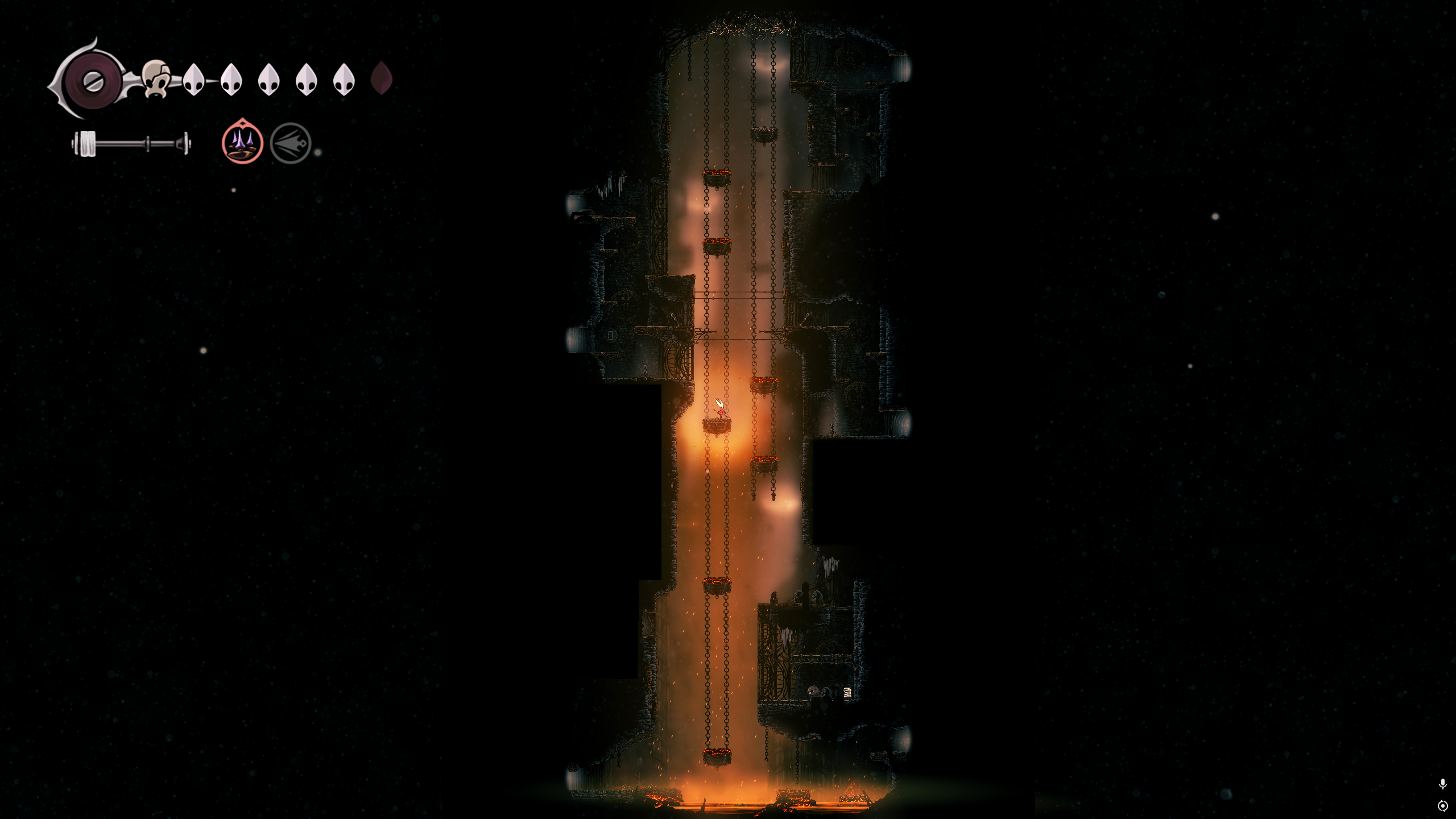This screenshot has height=819, width=1456.
Task: Click the microphone overlay icon
Action: pyautogui.click(x=1442, y=784)
